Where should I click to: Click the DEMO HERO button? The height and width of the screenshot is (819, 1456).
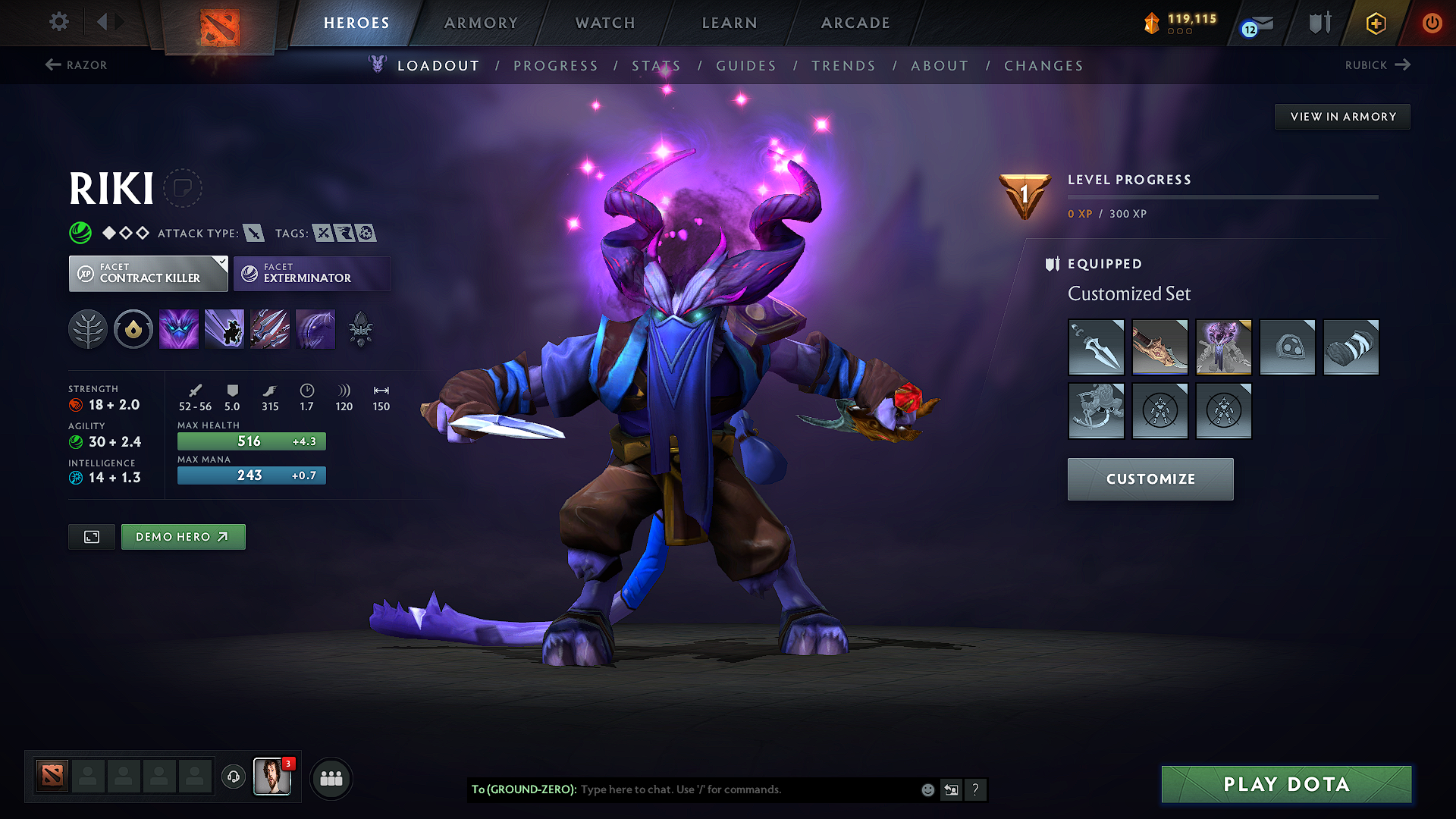tap(183, 536)
